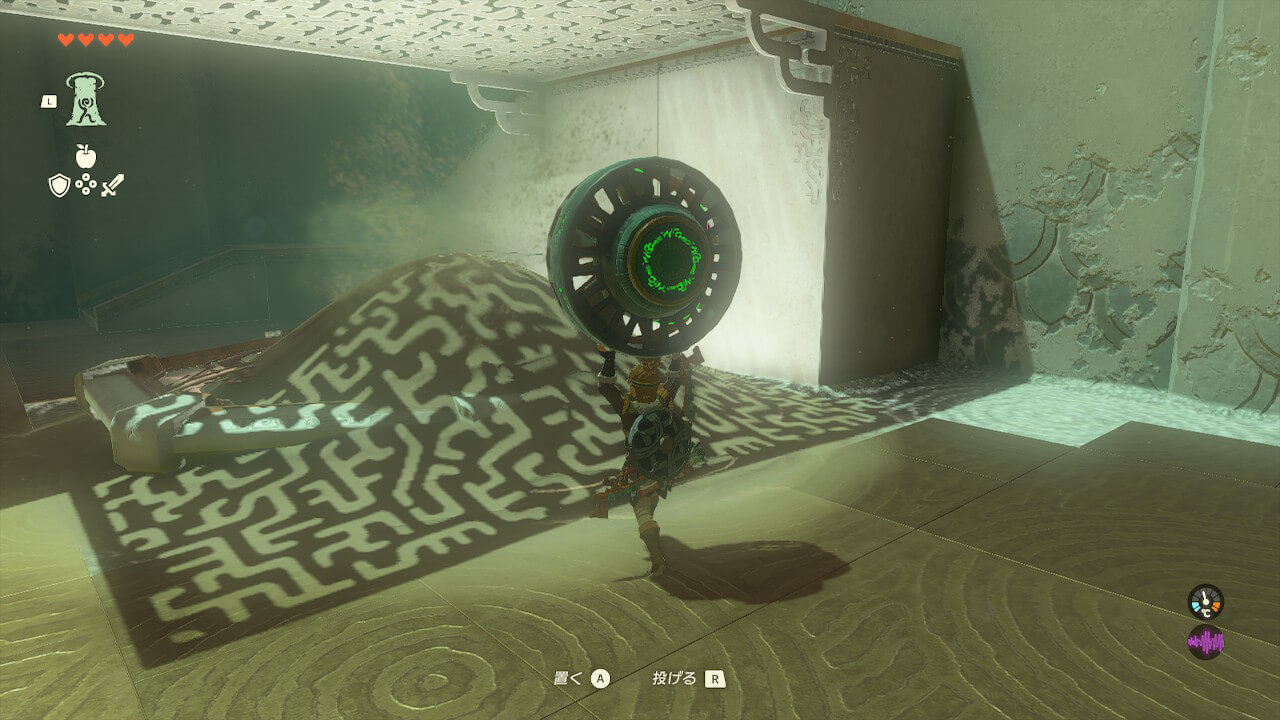Activate the Ascend ability icon
Image resolution: width=1280 pixels, height=720 pixels.
[86, 100]
